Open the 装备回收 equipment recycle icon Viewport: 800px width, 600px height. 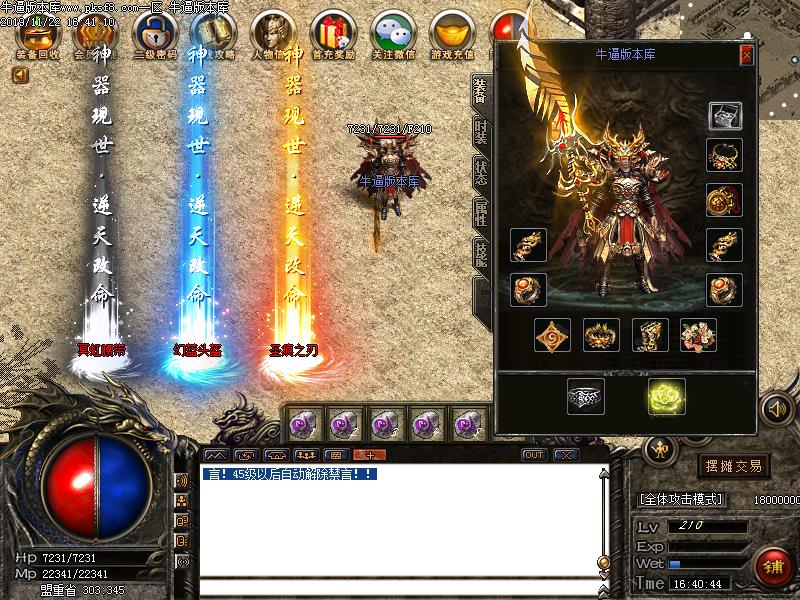point(38,35)
